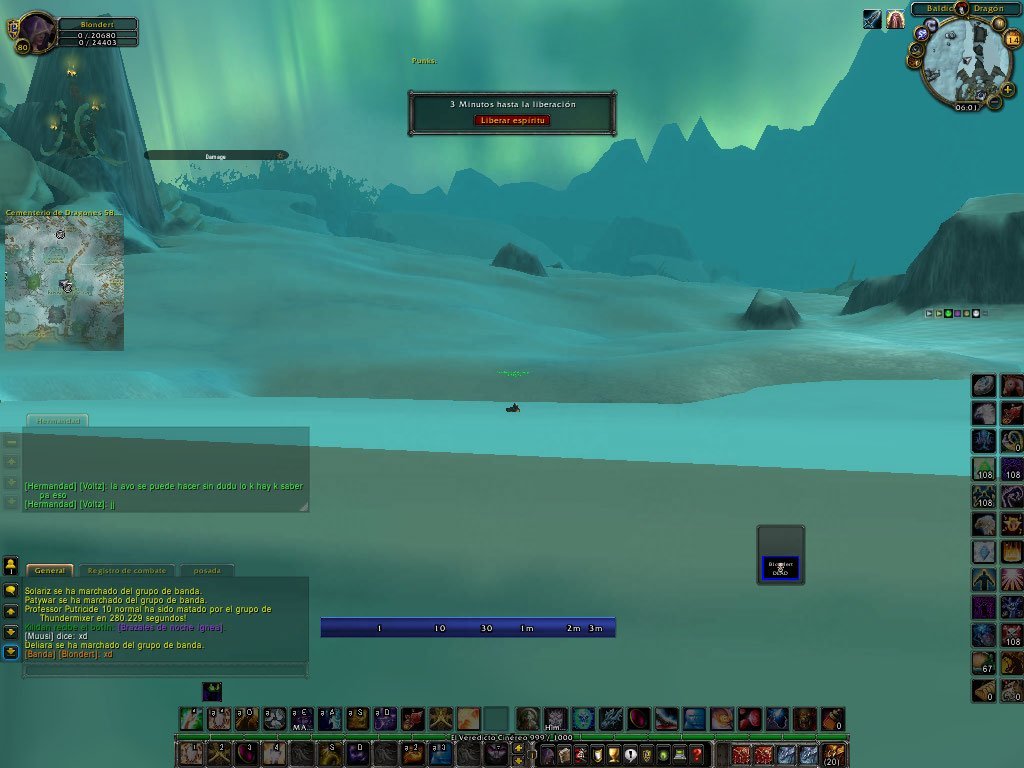Open the backpack bag slot showing (20)

click(x=833, y=755)
